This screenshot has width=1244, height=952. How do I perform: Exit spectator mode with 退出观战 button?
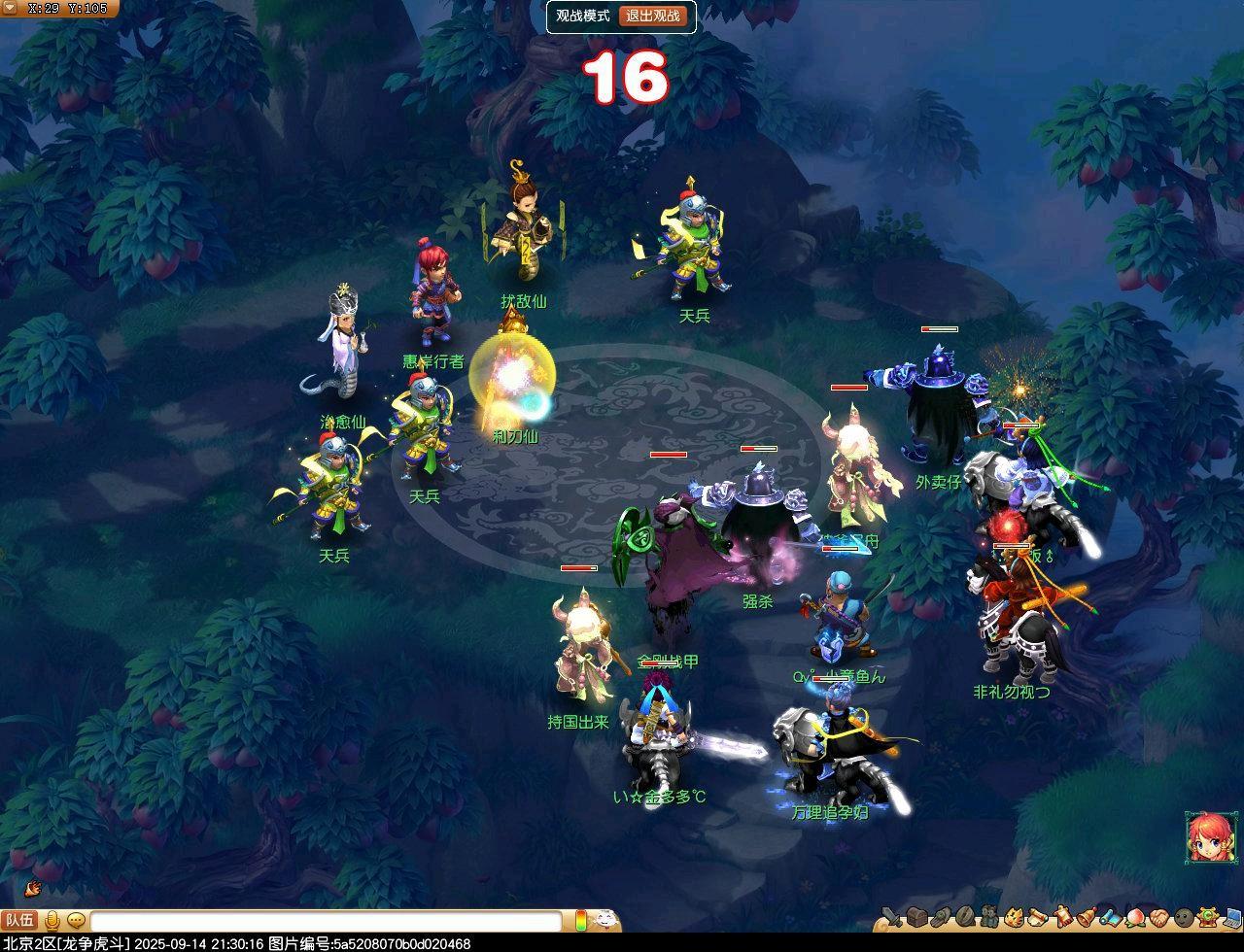[667, 16]
